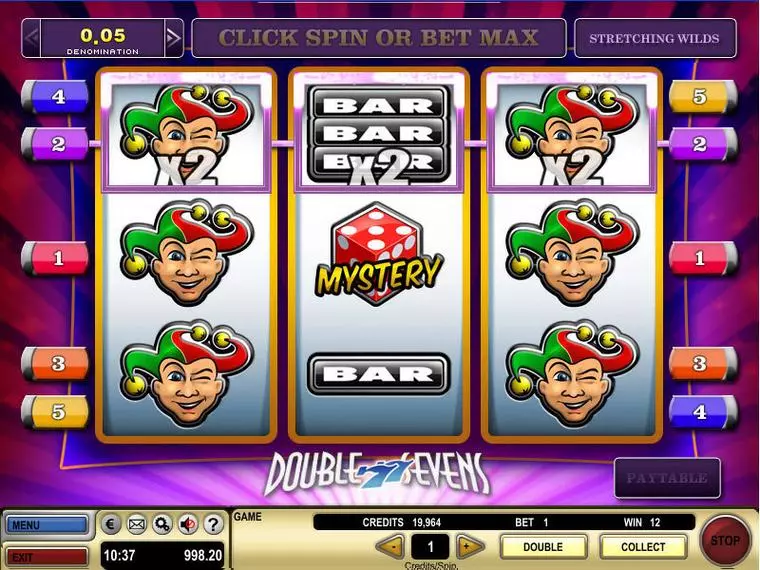Select the orange payline 3 marker on the left

pyautogui.click(x=56, y=364)
